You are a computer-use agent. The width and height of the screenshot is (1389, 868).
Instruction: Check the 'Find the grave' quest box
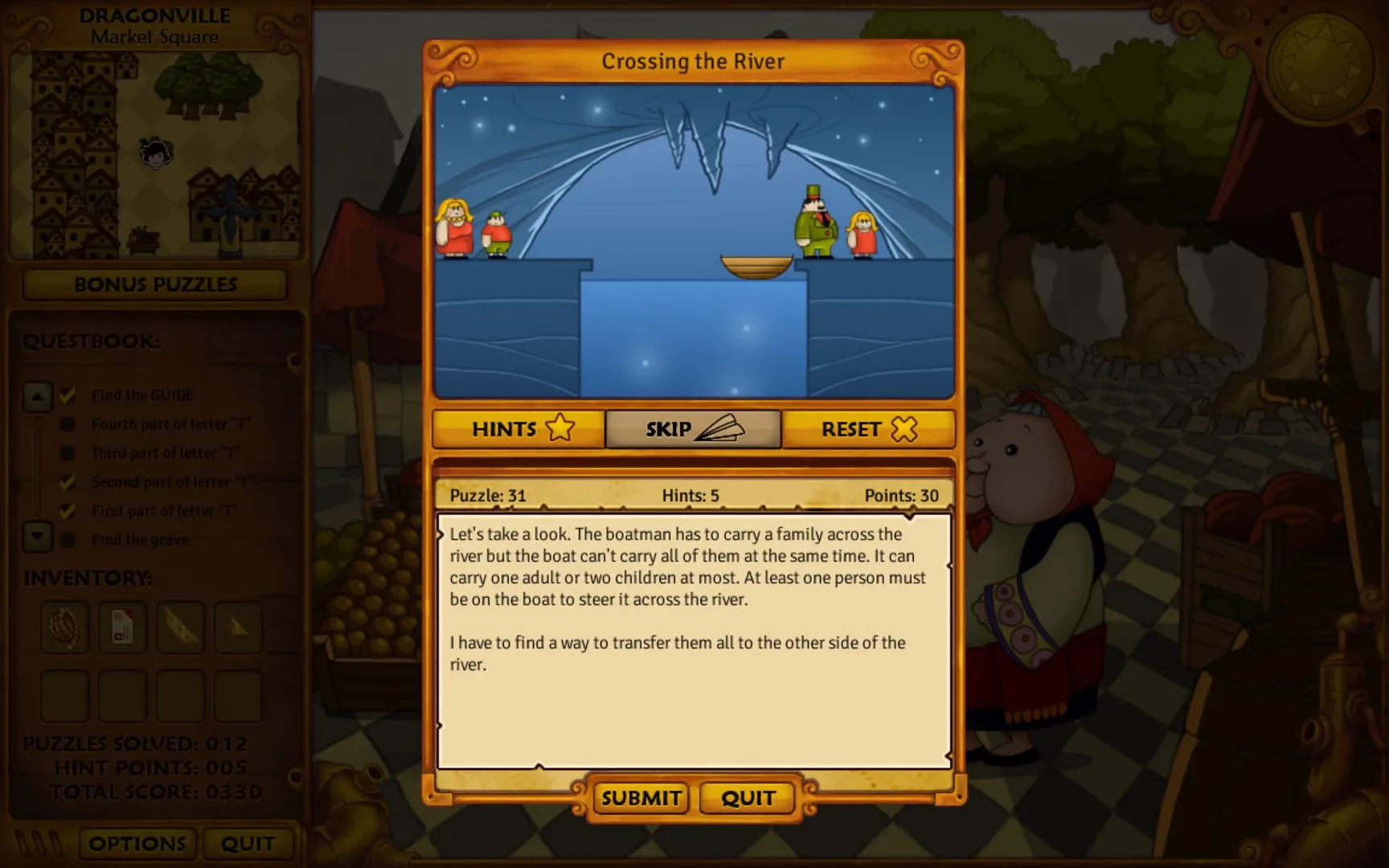click(68, 539)
